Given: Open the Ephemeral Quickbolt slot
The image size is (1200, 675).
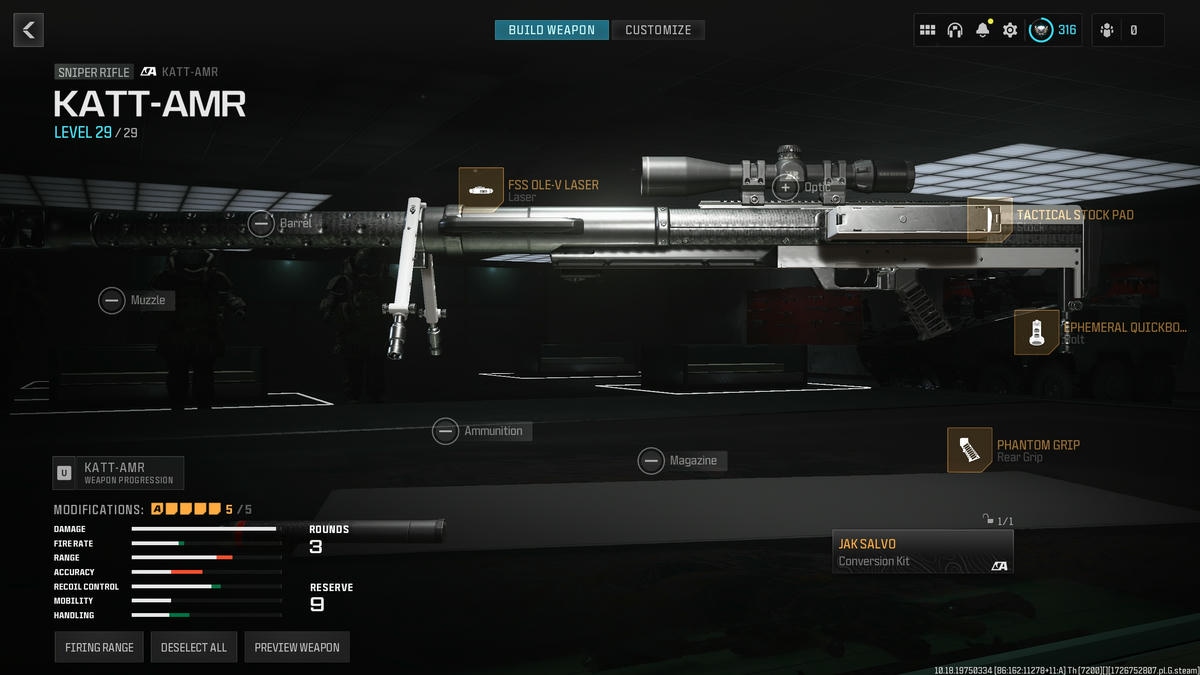Looking at the screenshot, I should pos(1036,332).
